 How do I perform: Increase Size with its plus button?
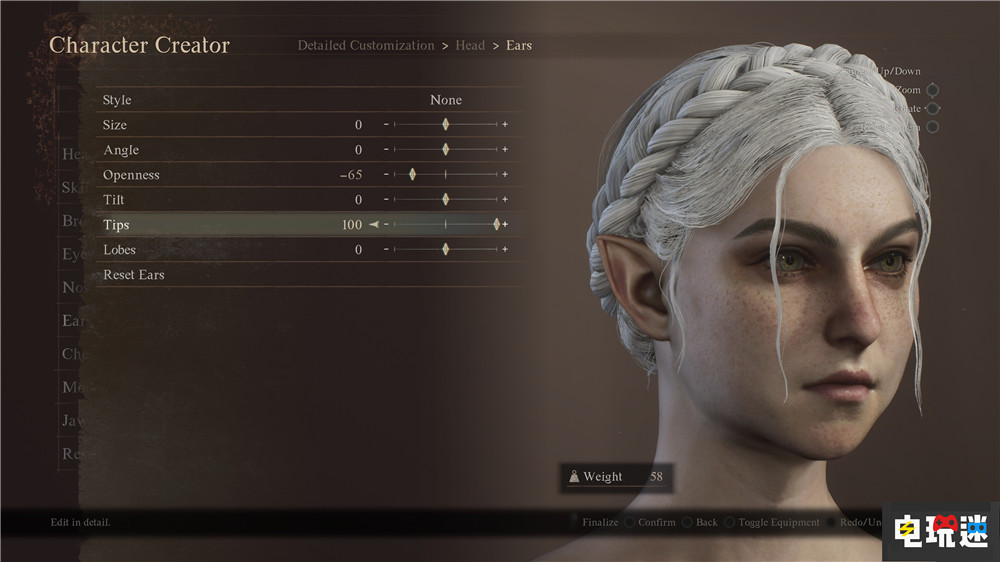pos(505,125)
